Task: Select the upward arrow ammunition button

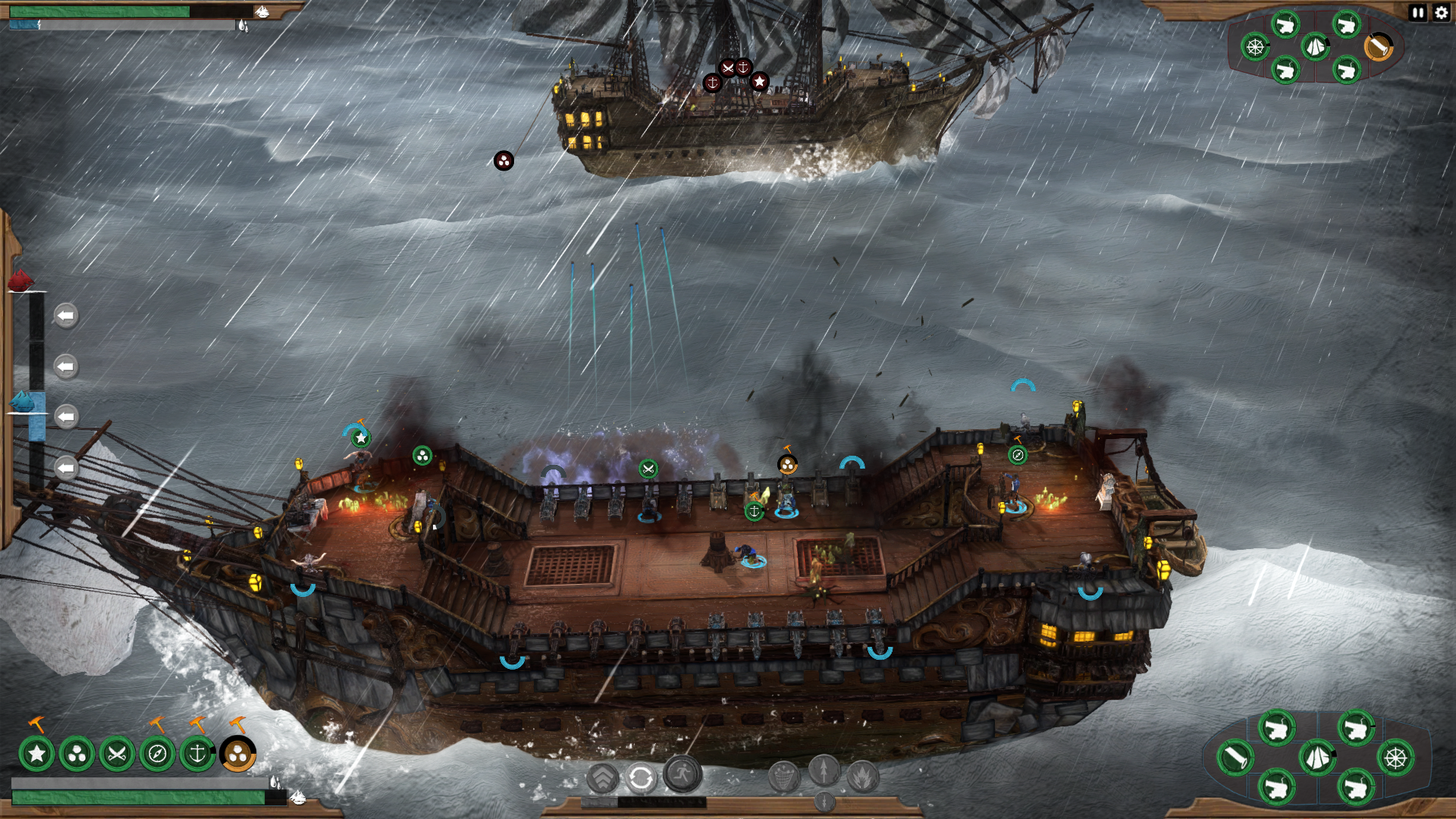Action: pyautogui.click(x=824, y=770)
